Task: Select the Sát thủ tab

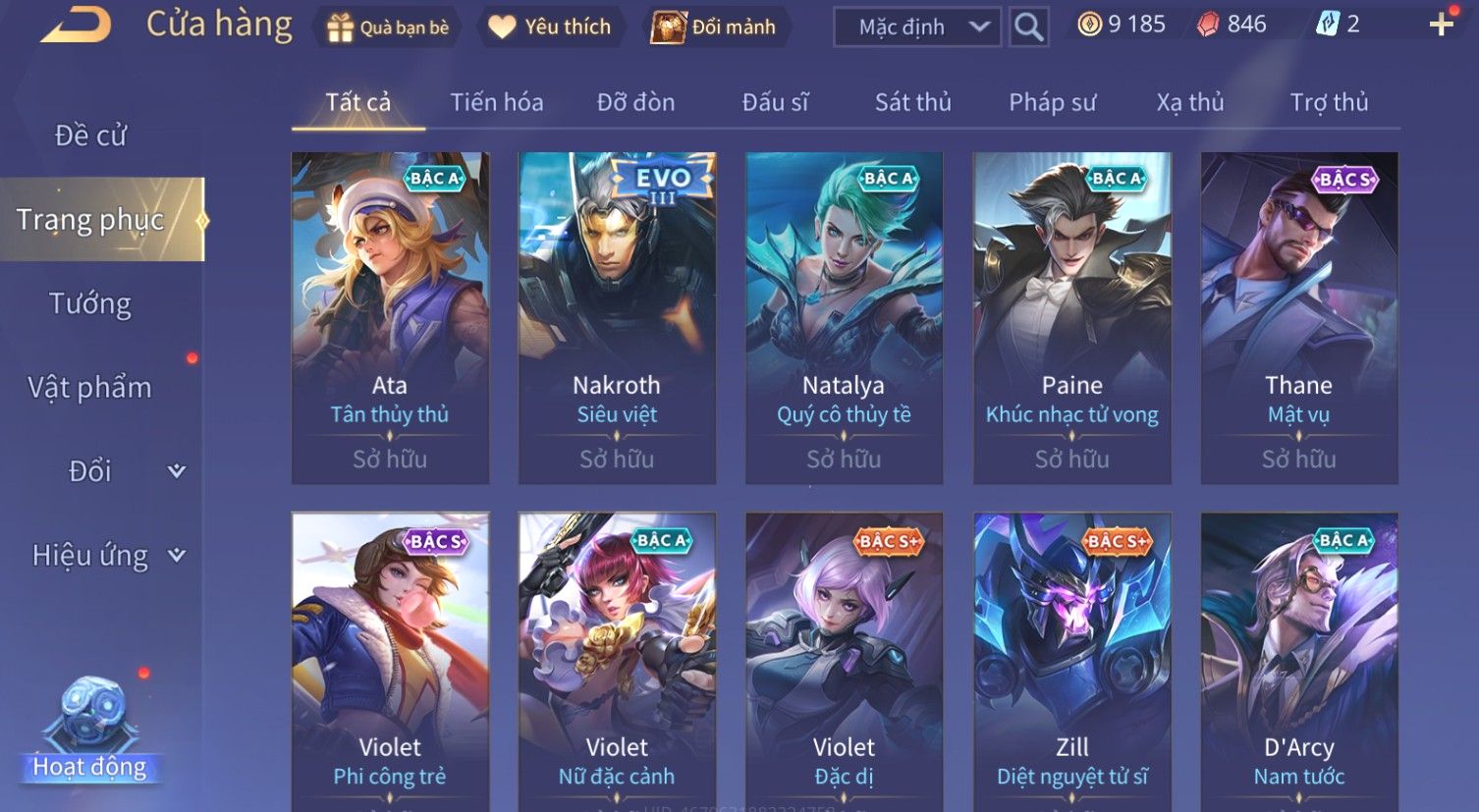Action: (x=912, y=102)
